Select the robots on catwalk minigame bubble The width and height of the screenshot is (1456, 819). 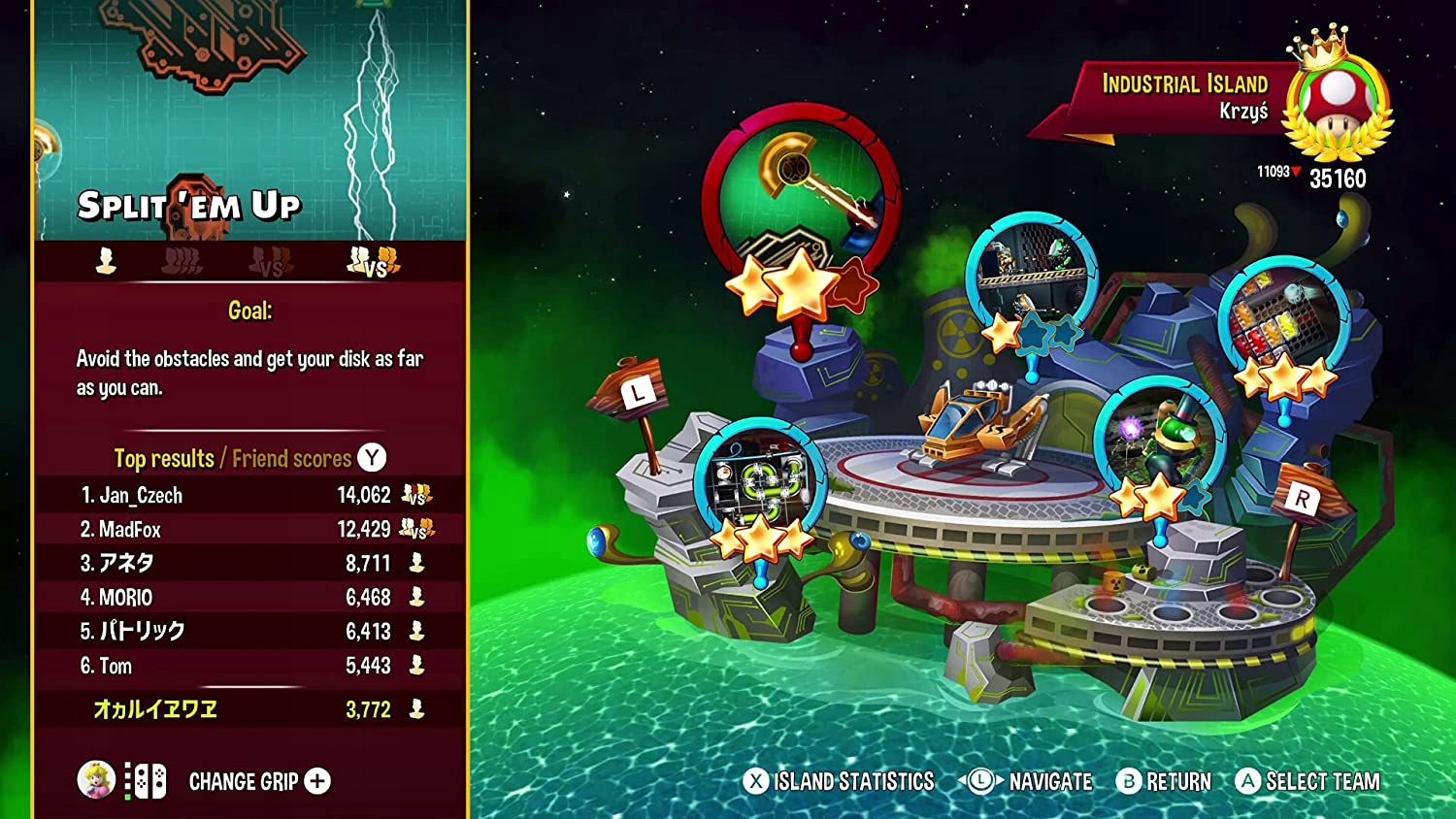pyautogui.click(x=1031, y=271)
